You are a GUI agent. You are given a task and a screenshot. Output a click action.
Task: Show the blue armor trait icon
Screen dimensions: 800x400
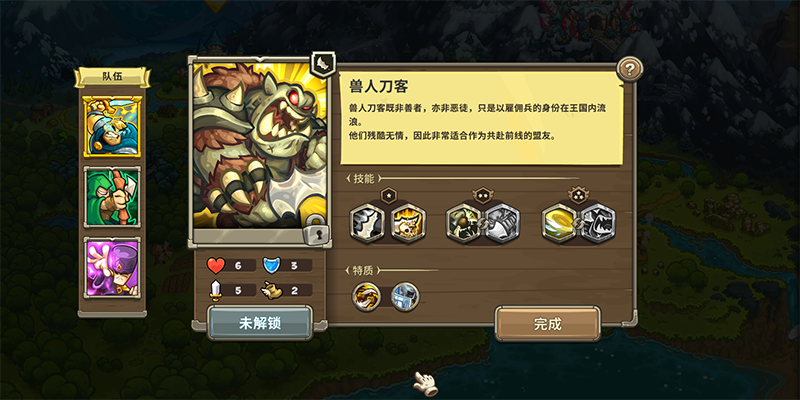[x=404, y=296]
